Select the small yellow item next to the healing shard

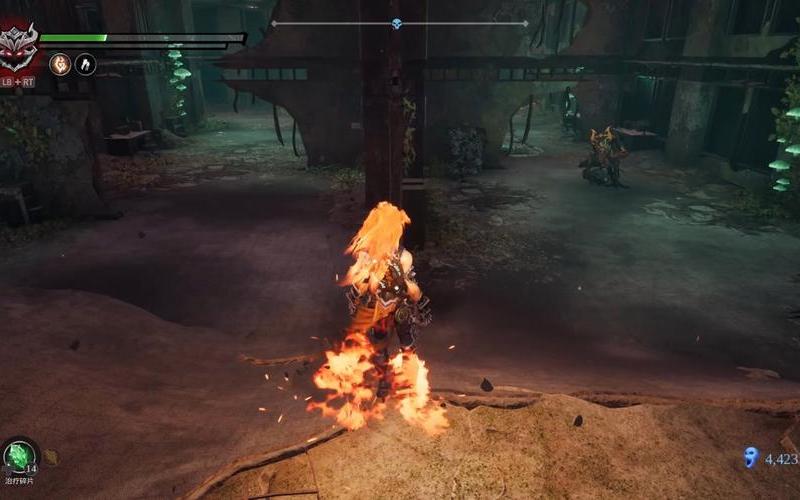[x=50, y=457]
